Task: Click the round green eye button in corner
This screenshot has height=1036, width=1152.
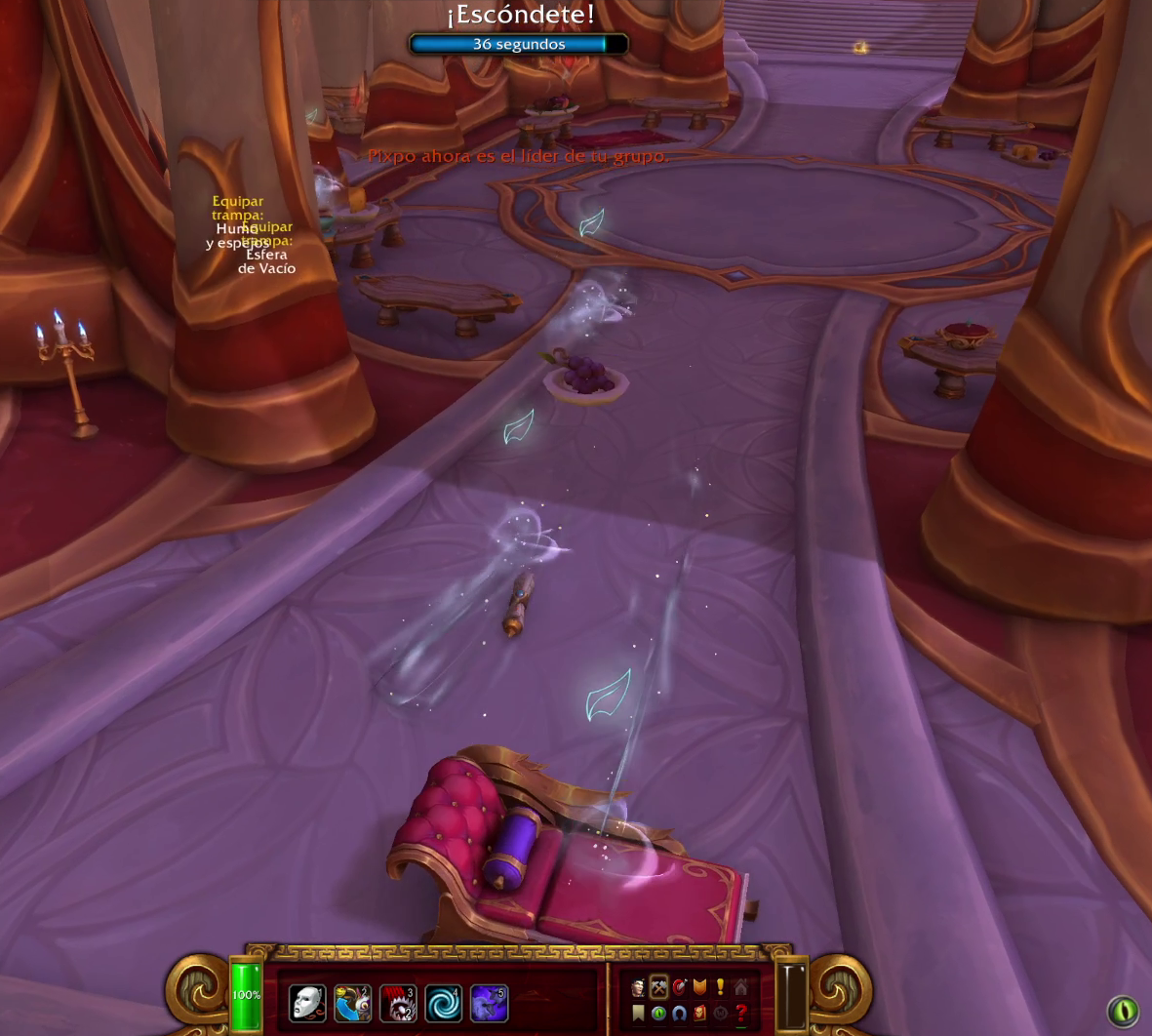Action: pos(1123,1011)
